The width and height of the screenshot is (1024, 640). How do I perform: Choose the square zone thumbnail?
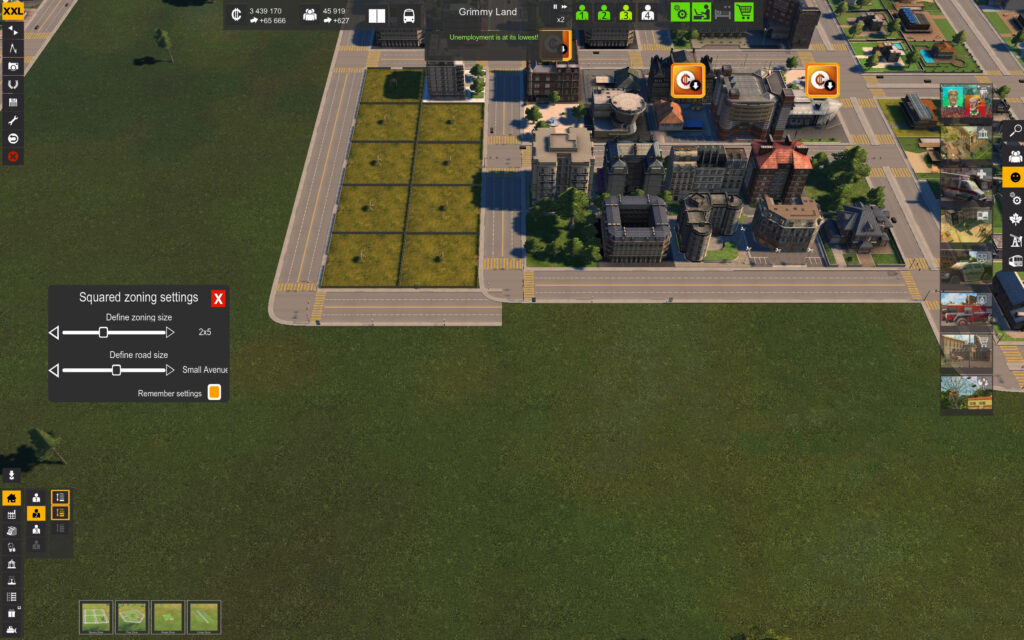[x=96, y=616]
